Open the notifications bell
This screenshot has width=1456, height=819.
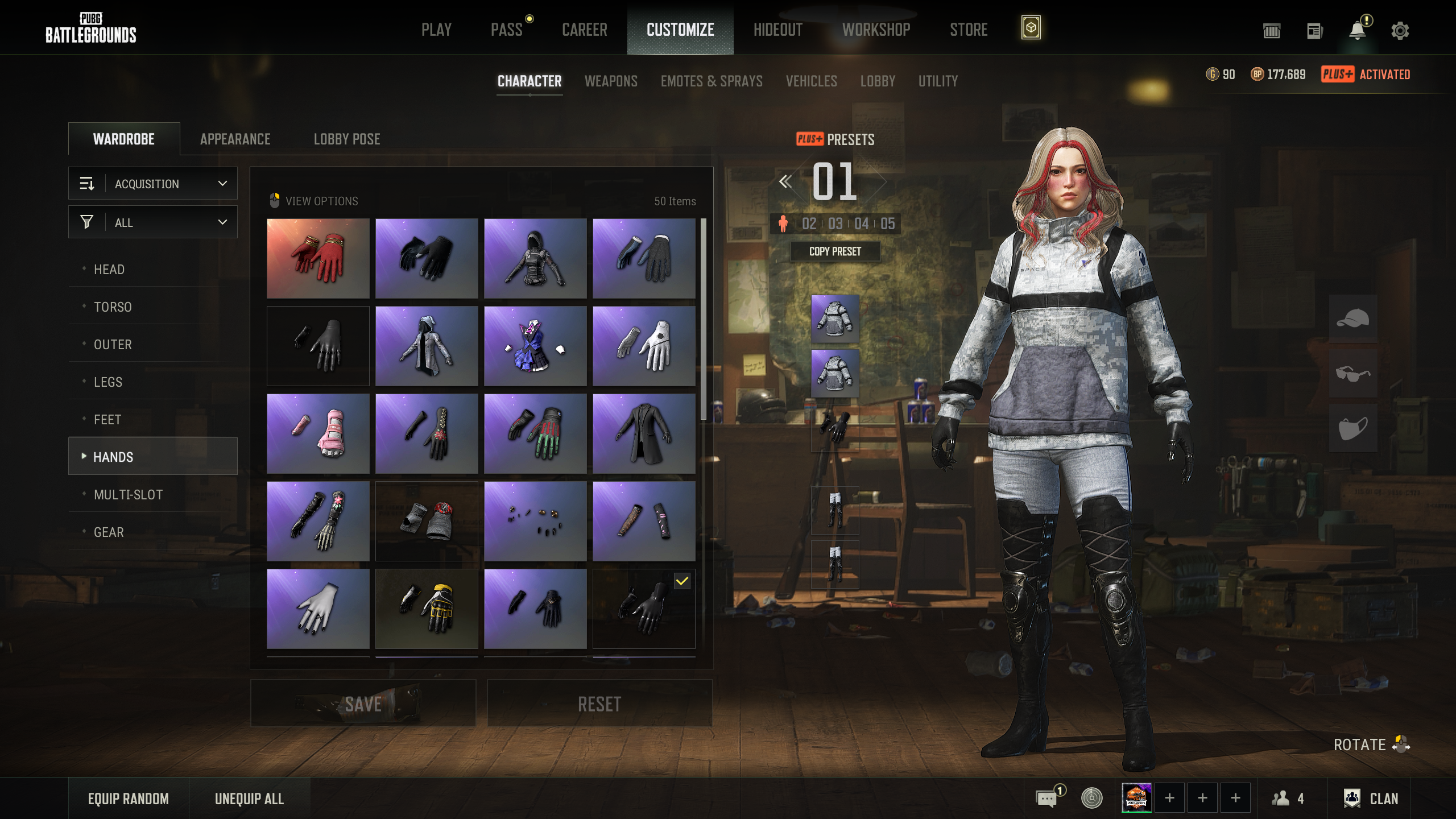[x=1358, y=31]
